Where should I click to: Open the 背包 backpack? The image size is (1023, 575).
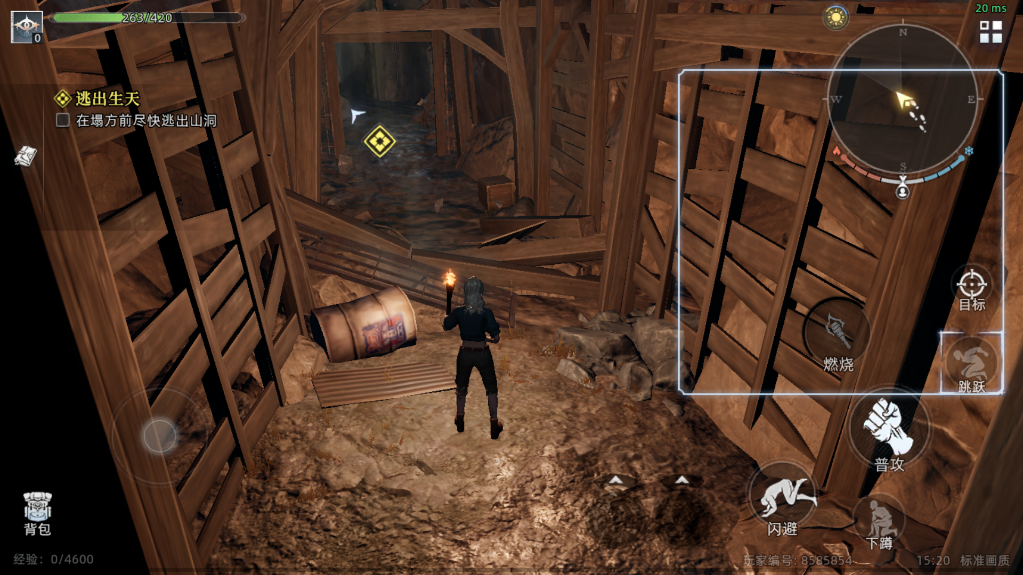(37, 511)
